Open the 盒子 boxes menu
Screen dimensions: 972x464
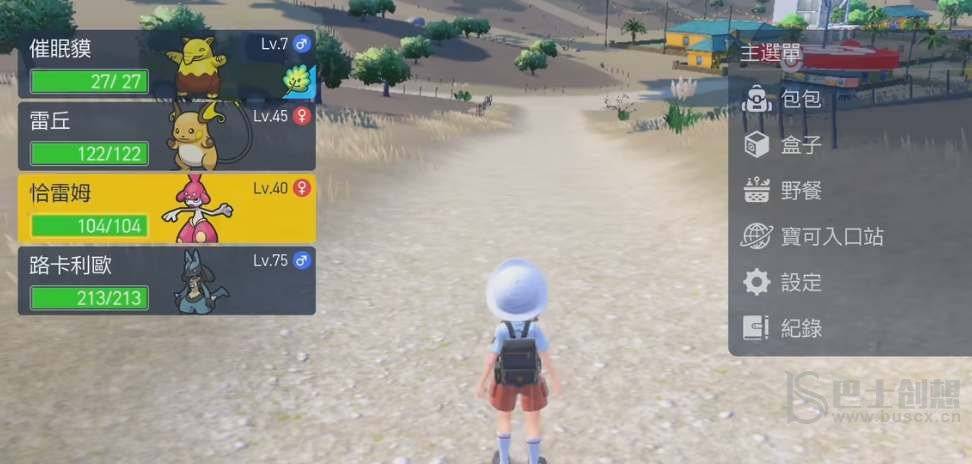[x=800, y=145]
